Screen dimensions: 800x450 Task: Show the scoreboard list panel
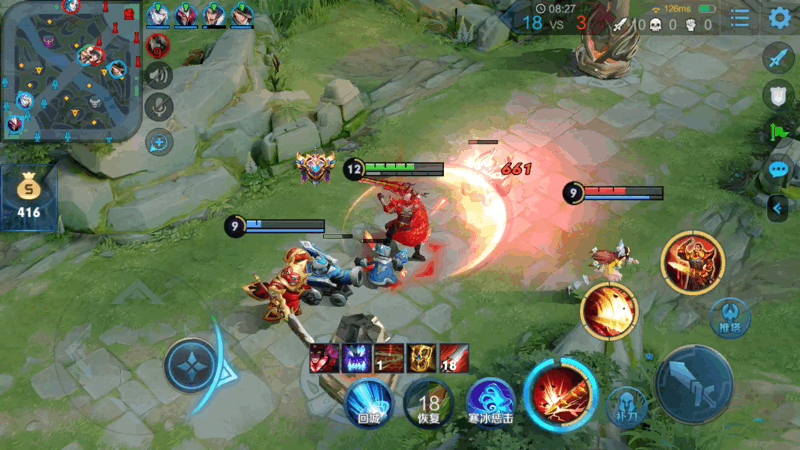point(740,18)
